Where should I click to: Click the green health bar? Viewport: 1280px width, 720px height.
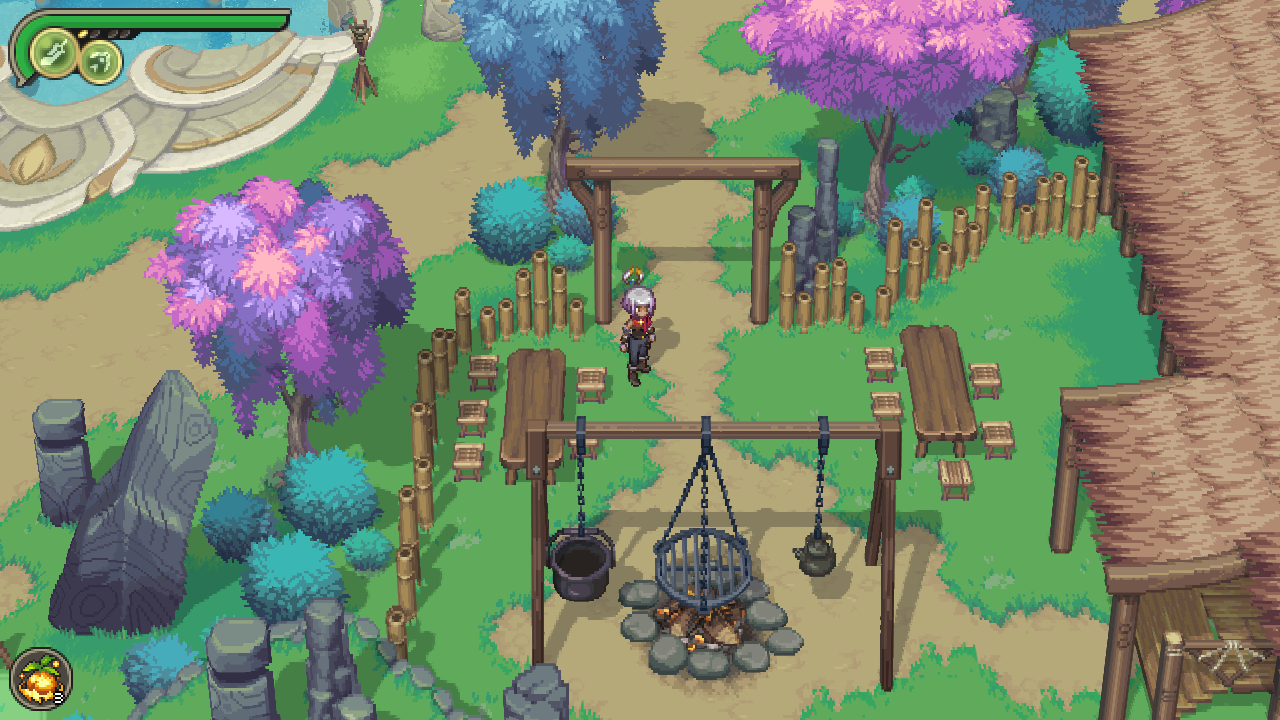pos(160,19)
